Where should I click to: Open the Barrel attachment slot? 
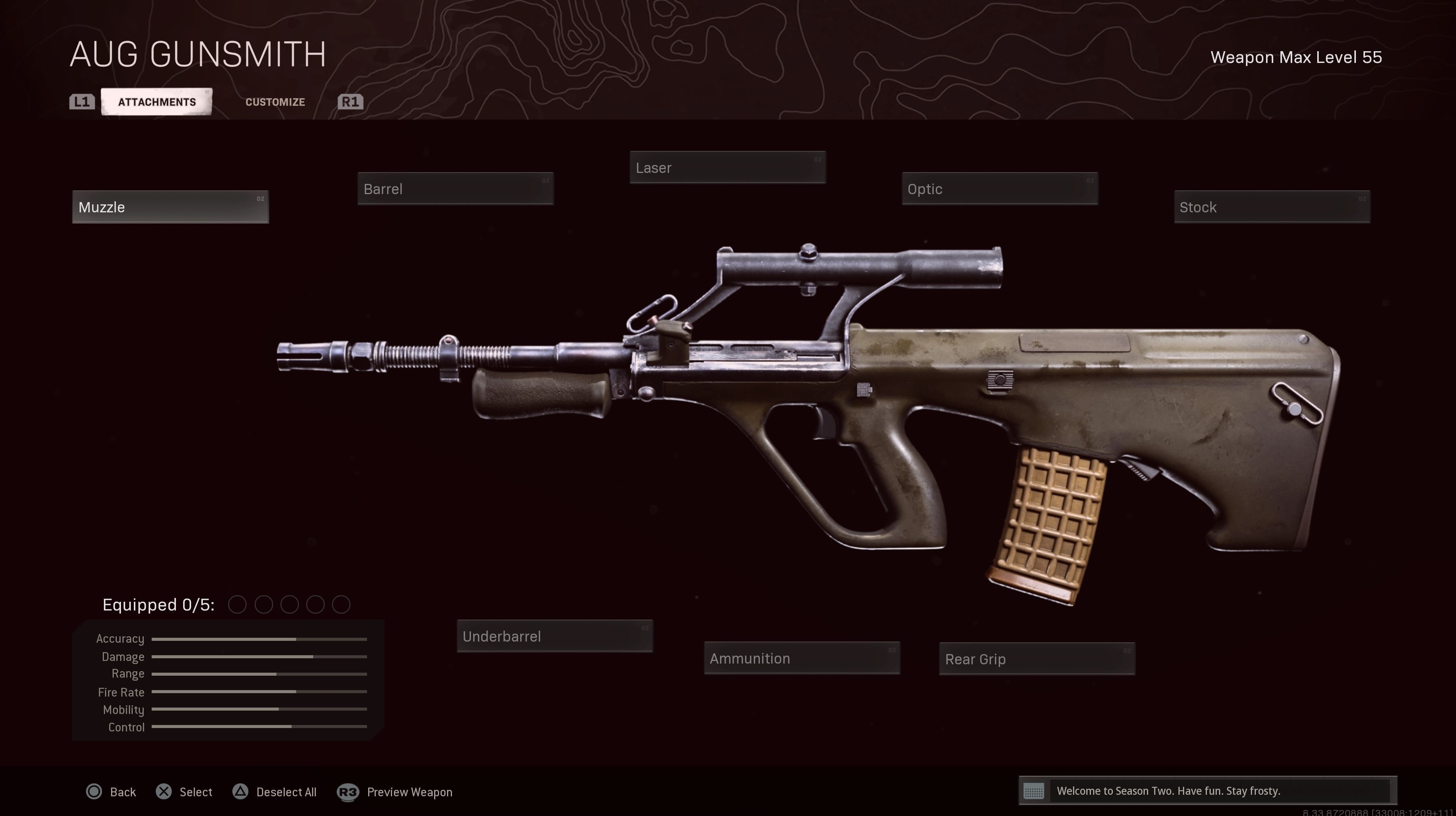(455, 189)
